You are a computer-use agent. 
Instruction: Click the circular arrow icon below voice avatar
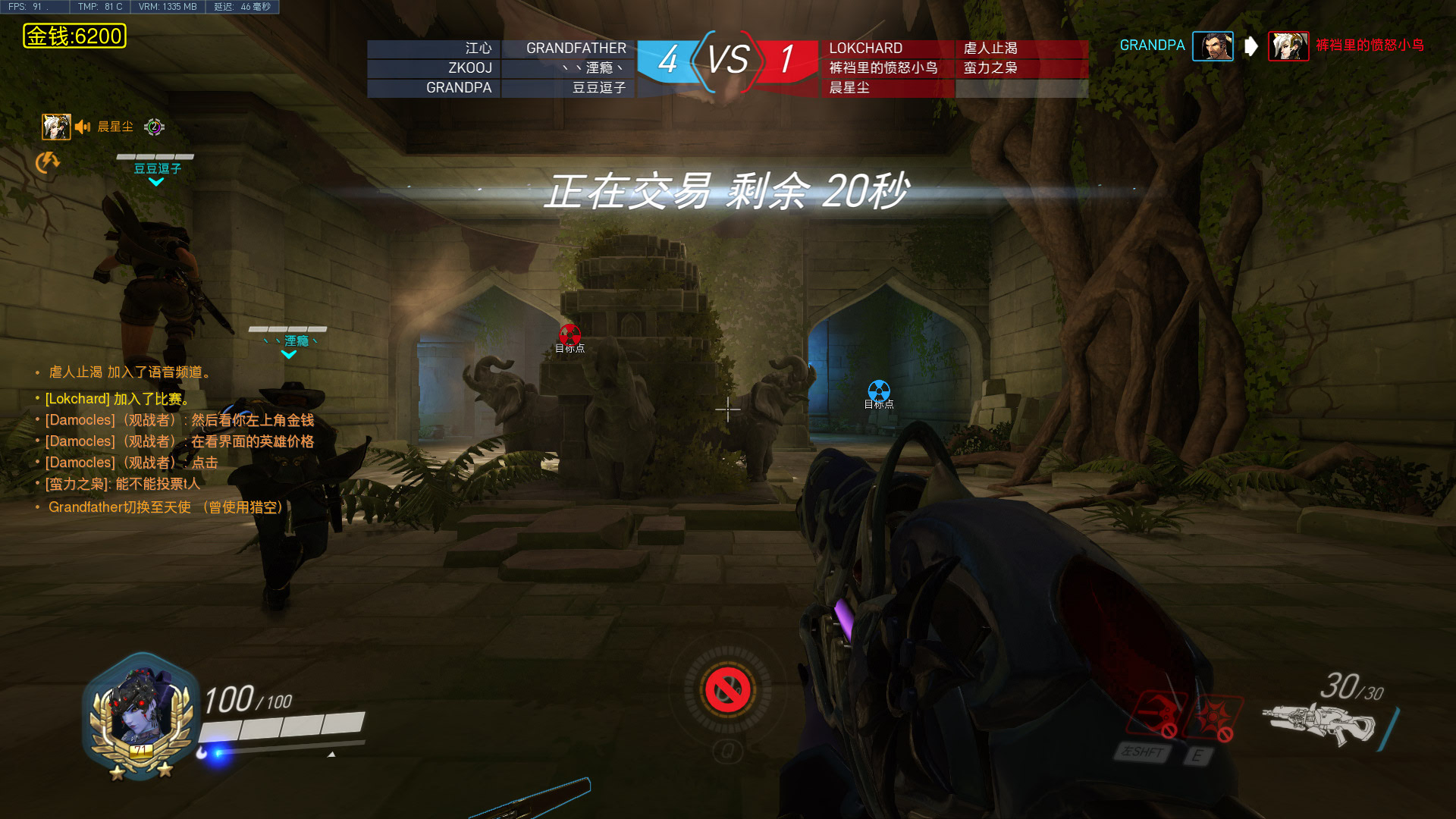click(47, 162)
